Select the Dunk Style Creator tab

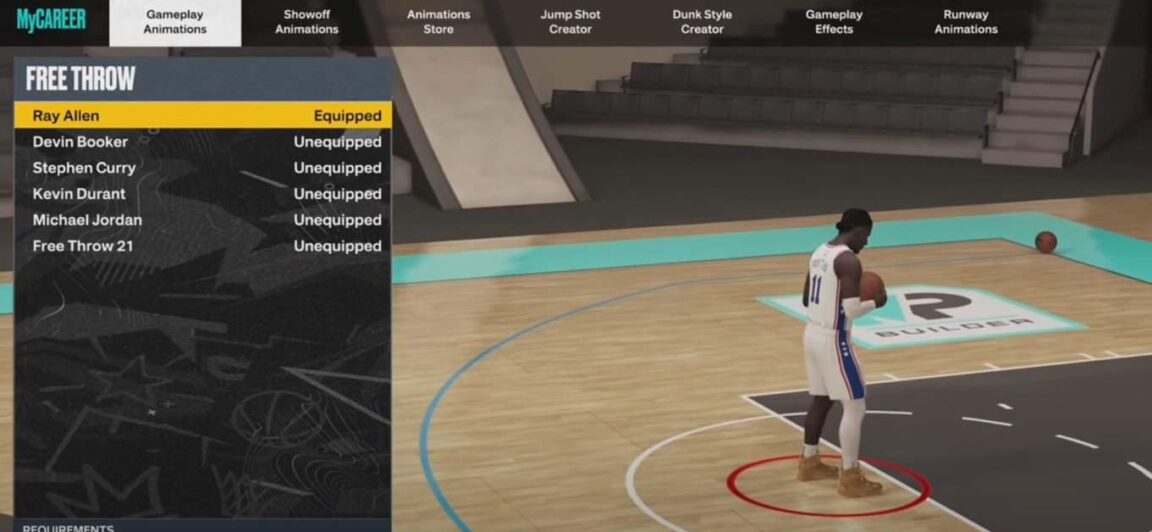point(702,22)
